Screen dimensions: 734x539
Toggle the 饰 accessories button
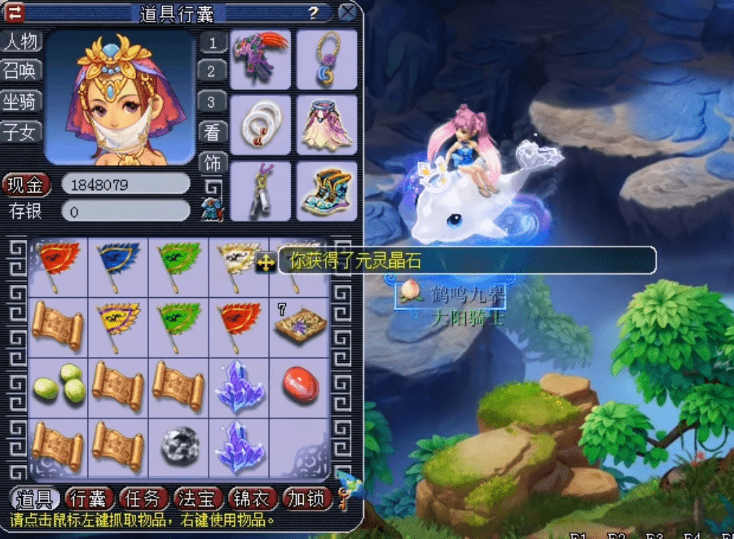[212, 163]
